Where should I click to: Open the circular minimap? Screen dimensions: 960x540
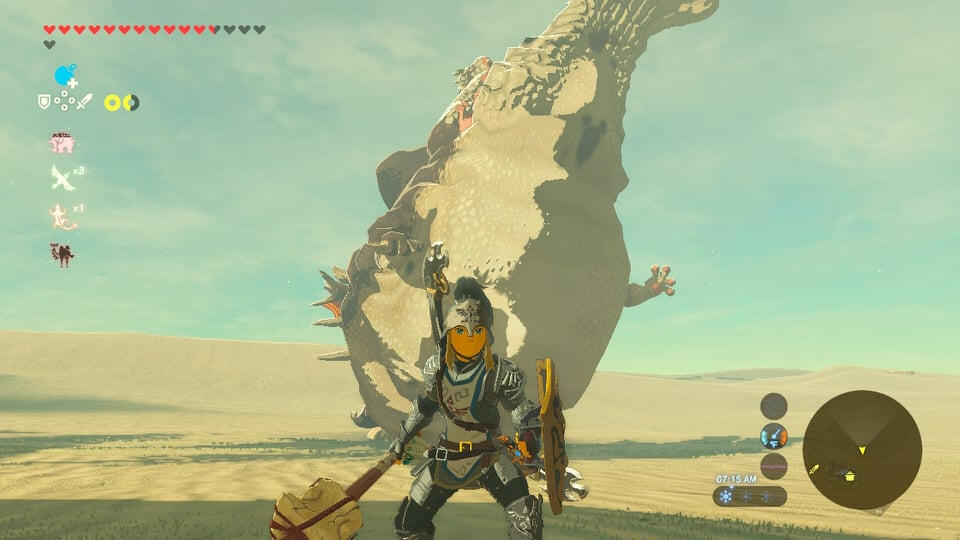[862, 449]
